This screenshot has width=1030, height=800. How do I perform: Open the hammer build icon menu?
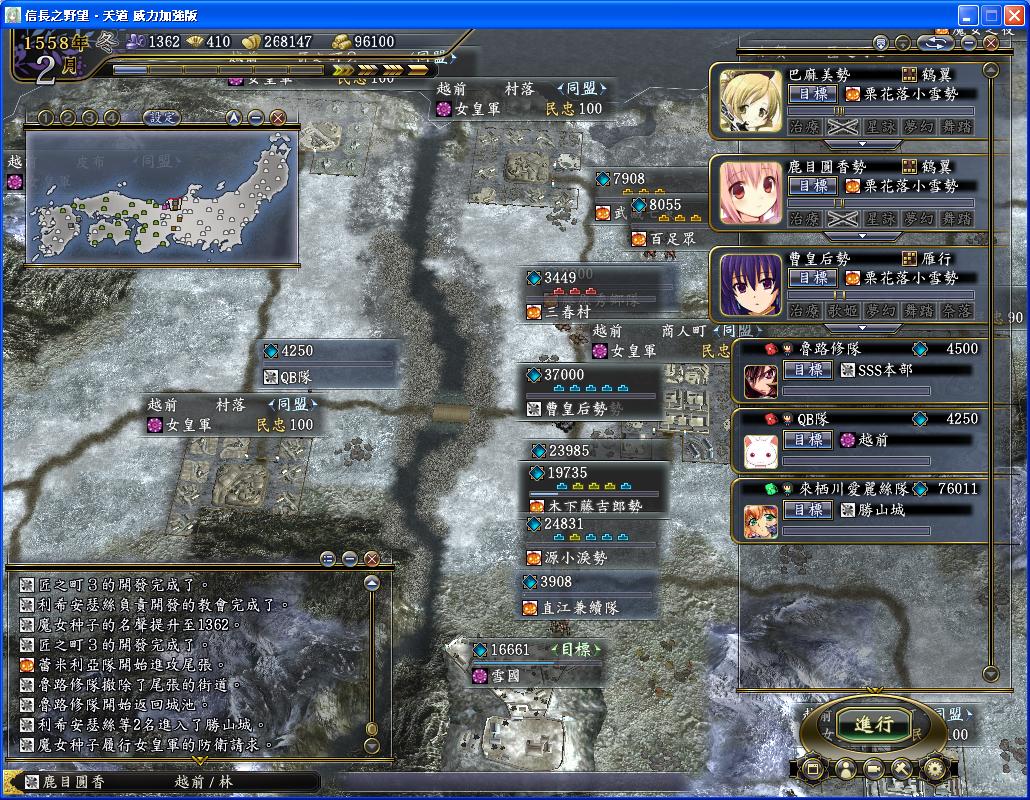(x=903, y=769)
